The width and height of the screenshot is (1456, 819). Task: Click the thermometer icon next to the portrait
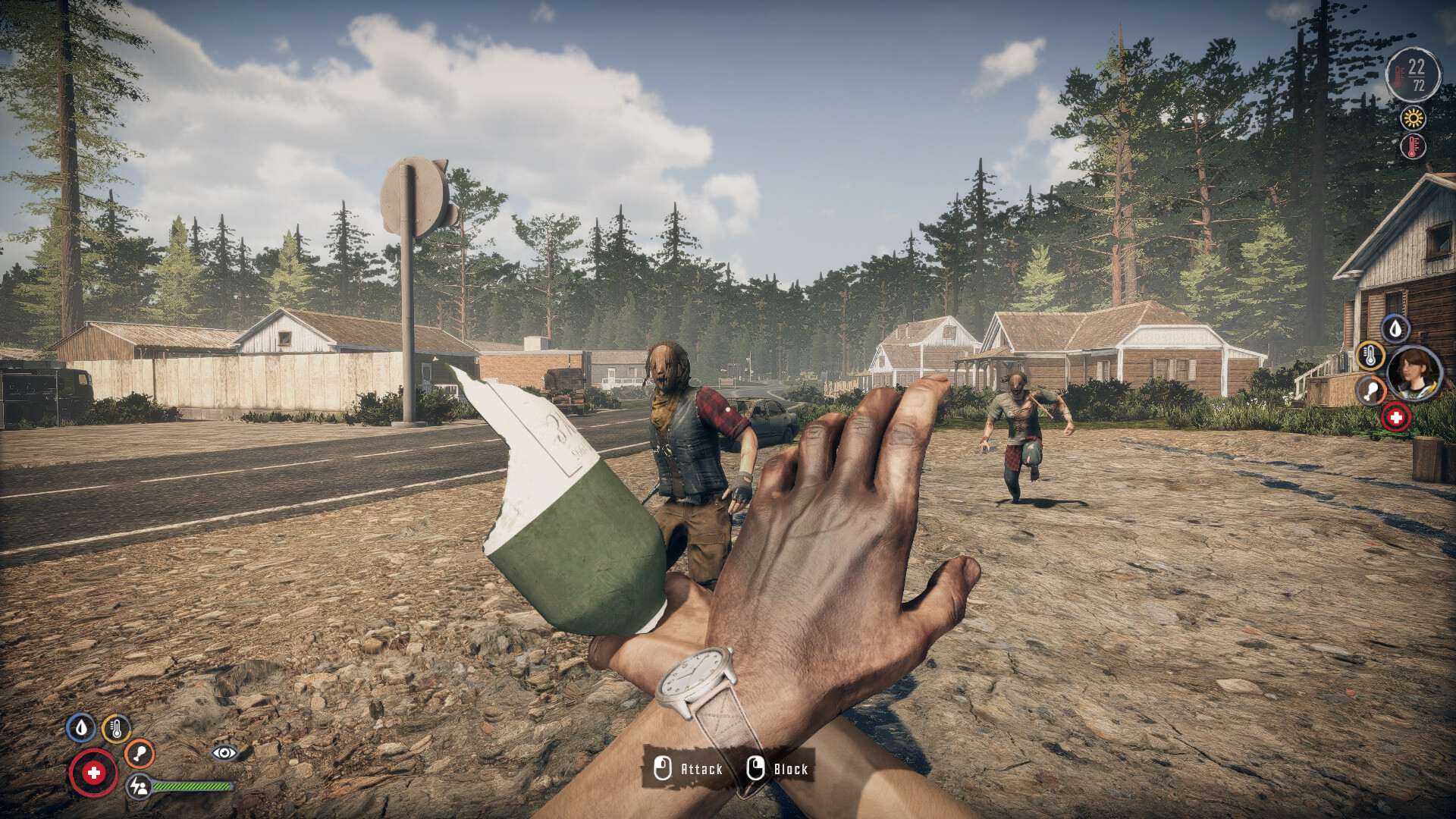click(1370, 356)
